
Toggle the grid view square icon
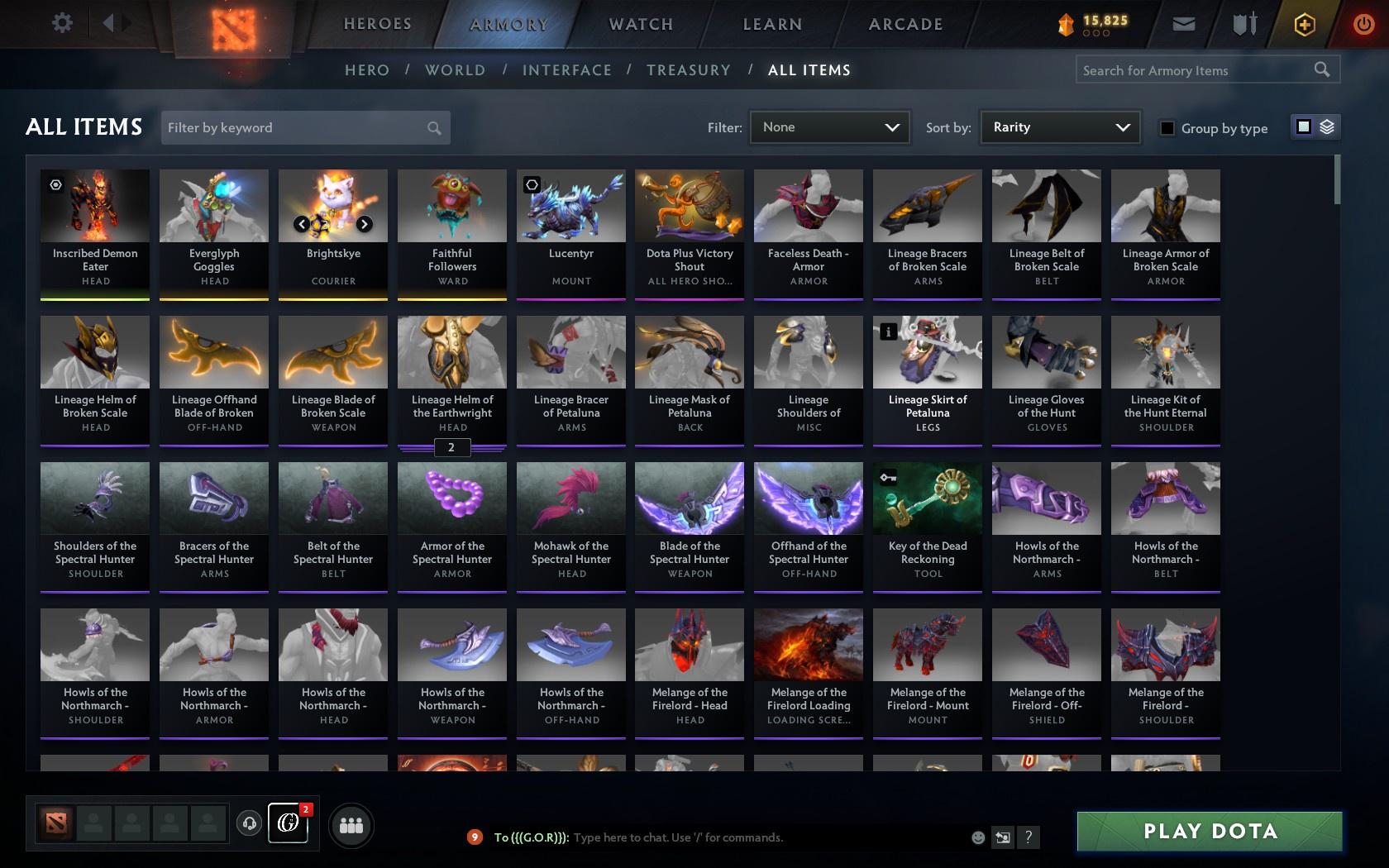point(1303,126)
